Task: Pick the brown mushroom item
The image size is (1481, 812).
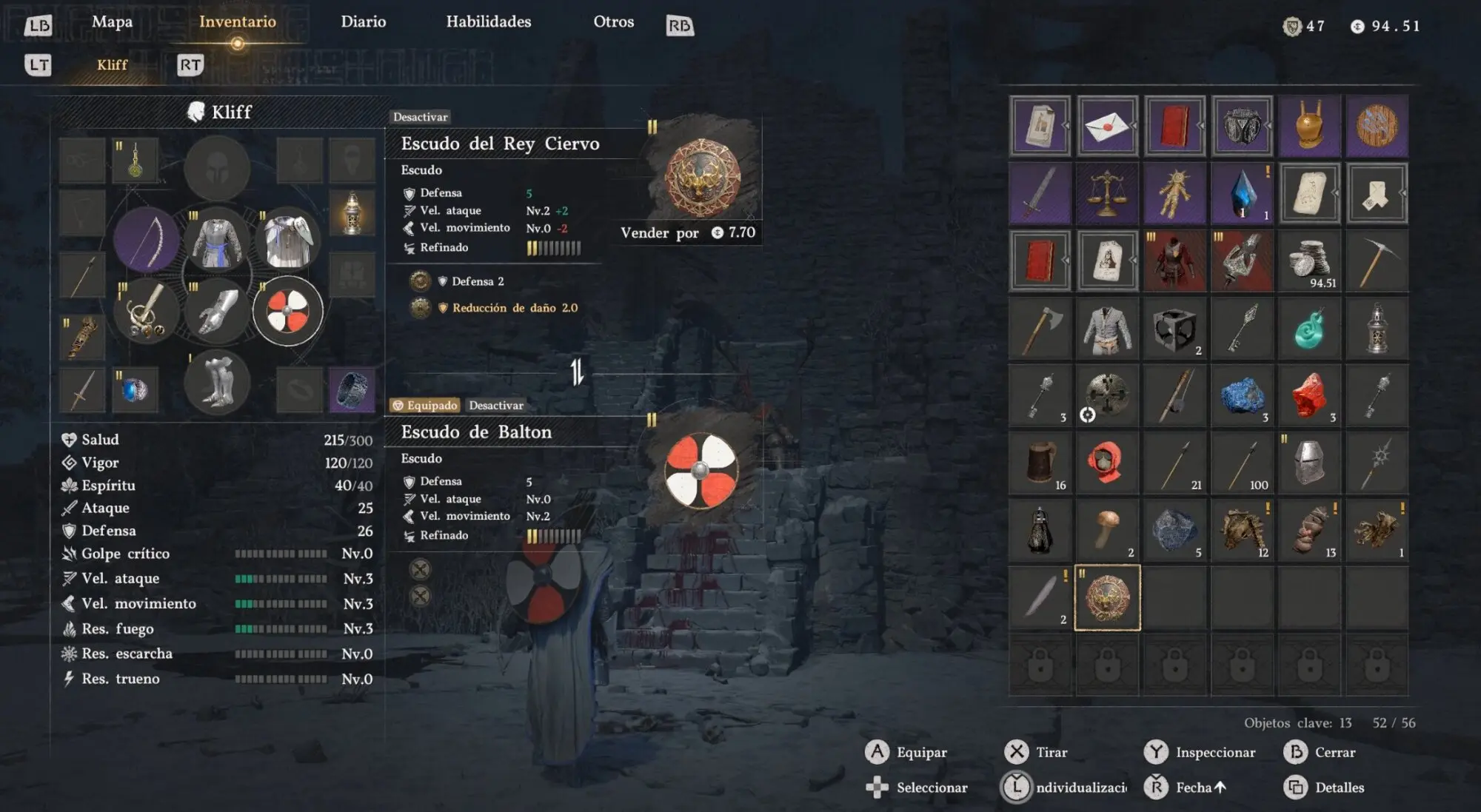Action: tap(1107, 529)
